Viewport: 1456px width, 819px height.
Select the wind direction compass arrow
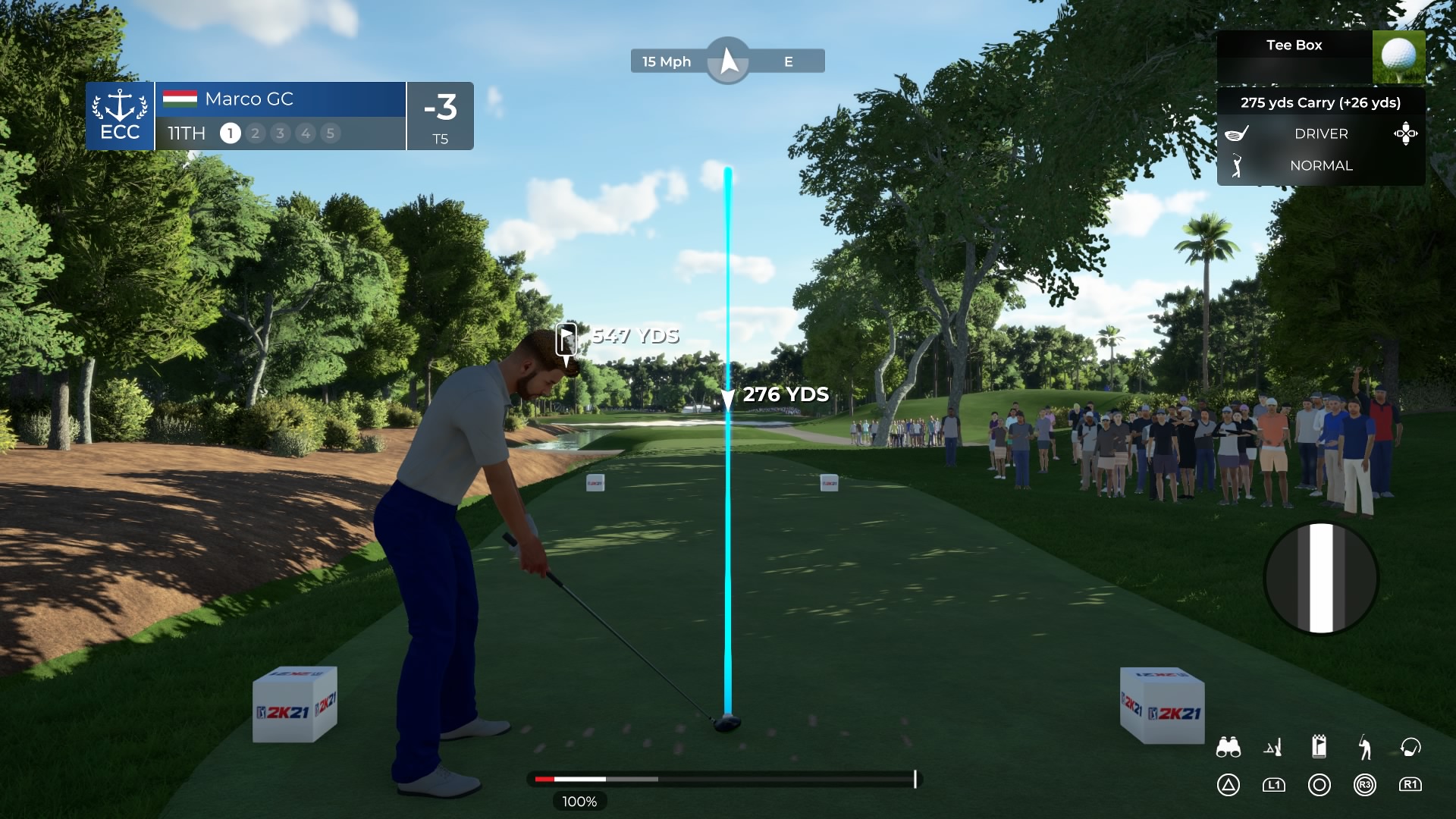[x=728, y=61]
